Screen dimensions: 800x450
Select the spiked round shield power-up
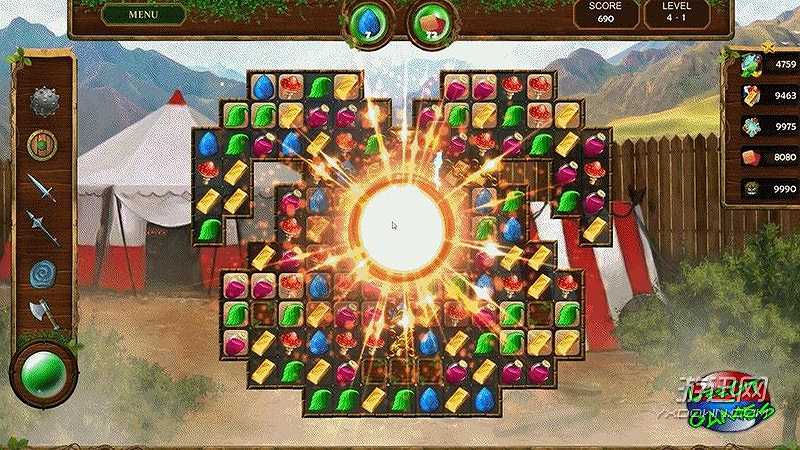coord(43,101)
